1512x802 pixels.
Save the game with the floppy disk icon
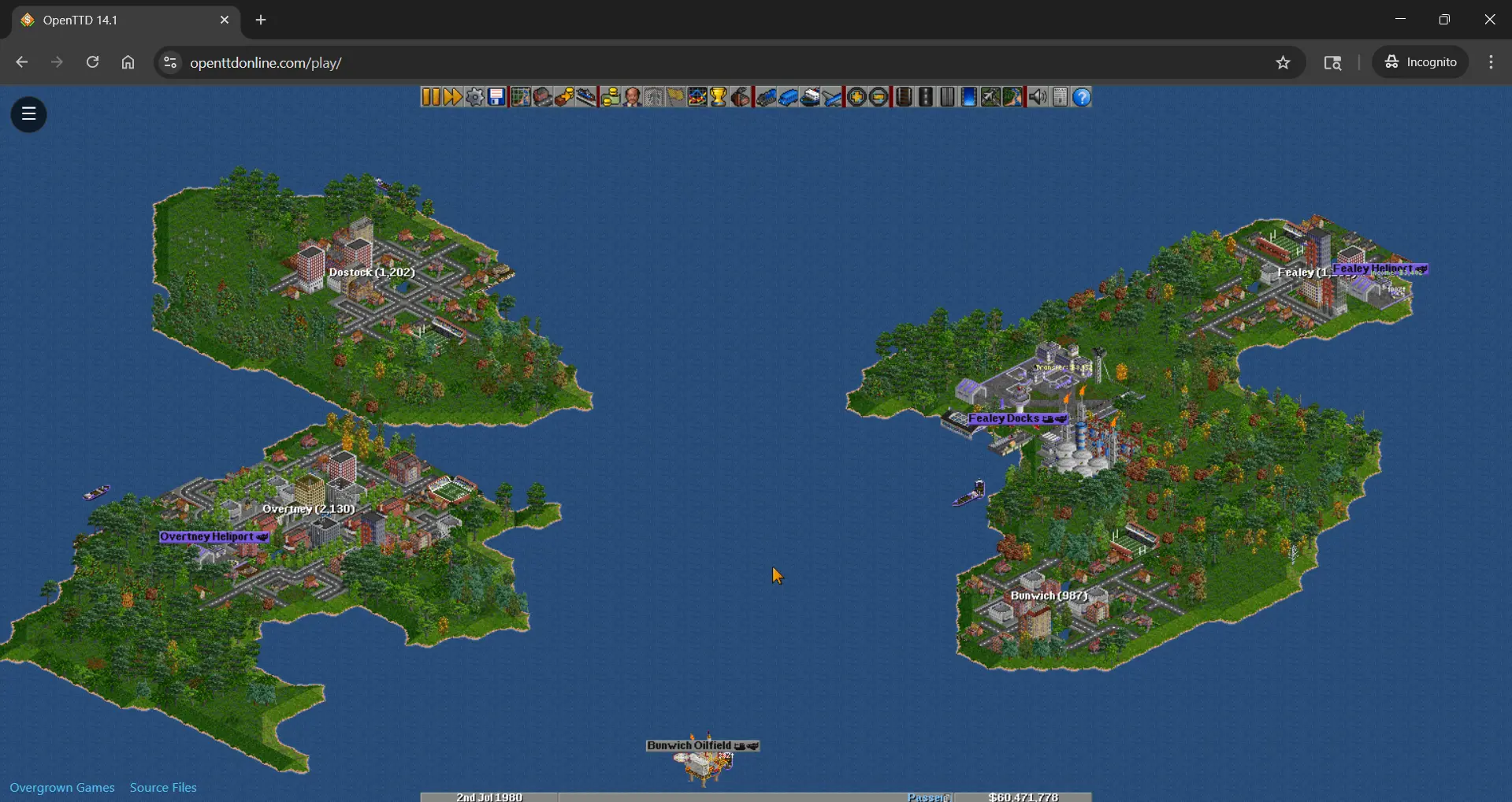pos(496,96)
